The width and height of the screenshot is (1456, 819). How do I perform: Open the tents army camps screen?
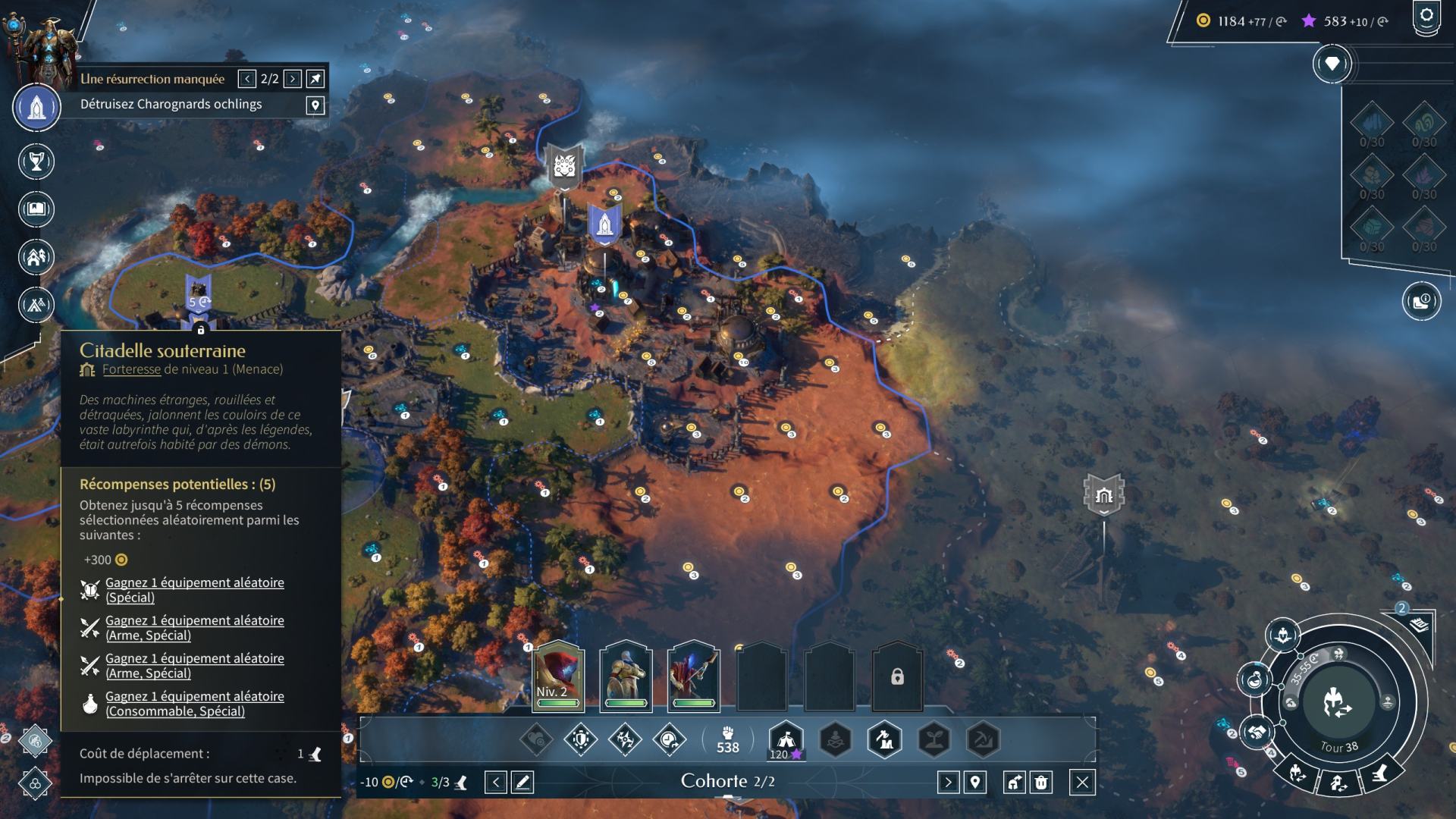pos(36,304)
